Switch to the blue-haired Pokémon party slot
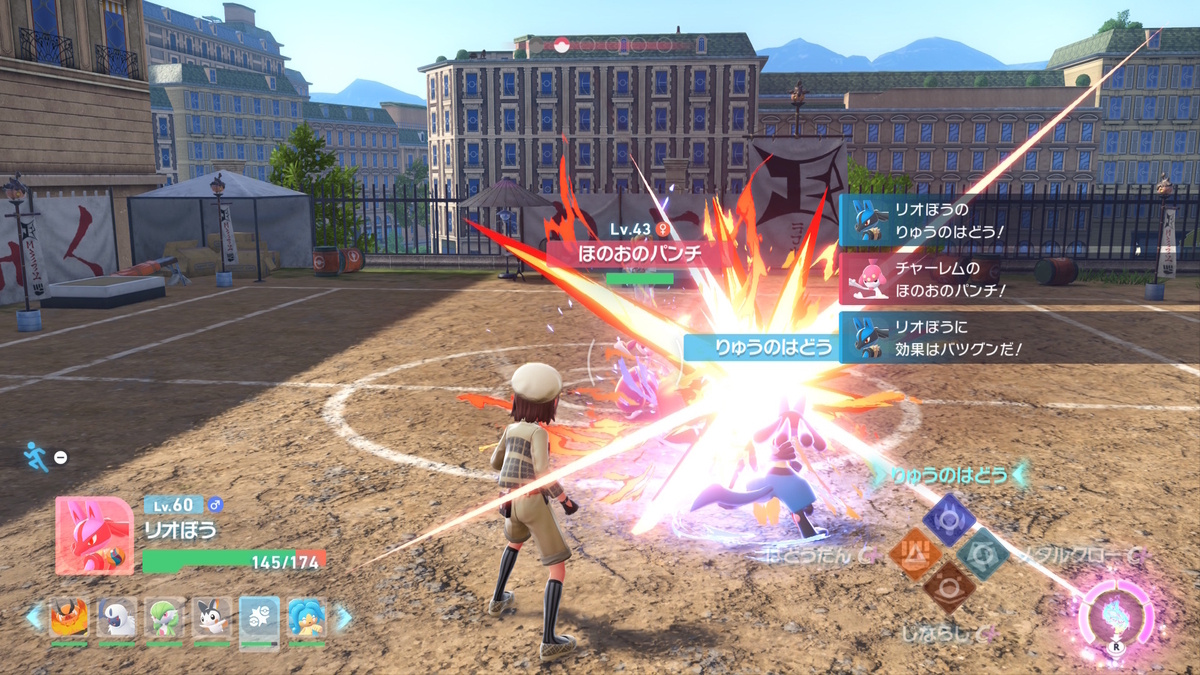 pyautogui.click(x=307, y=618)
